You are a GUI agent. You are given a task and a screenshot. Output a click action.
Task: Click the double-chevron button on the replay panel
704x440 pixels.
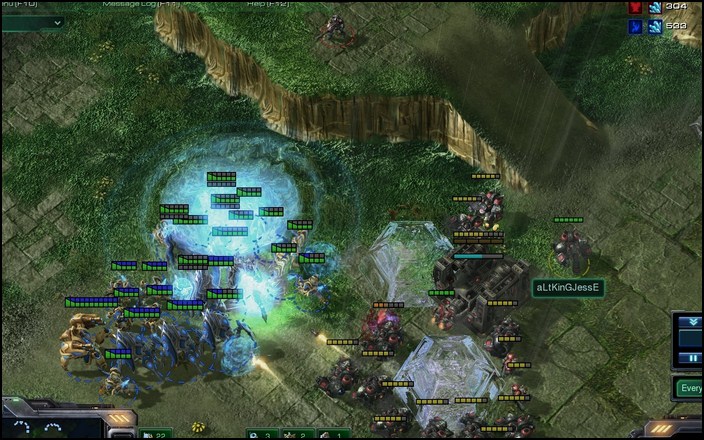(690, 322)
